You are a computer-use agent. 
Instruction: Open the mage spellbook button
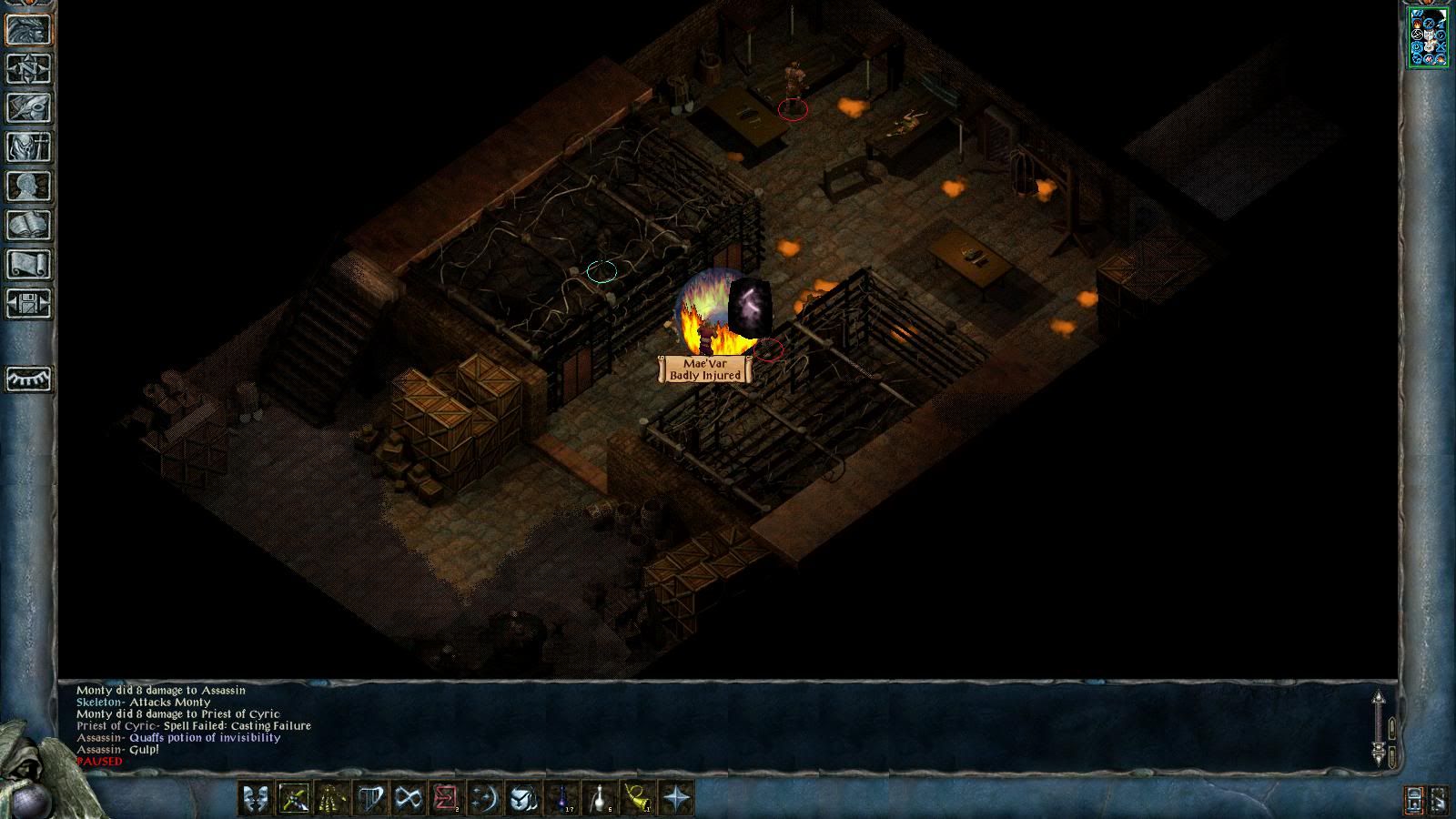[x=28, y=225]
